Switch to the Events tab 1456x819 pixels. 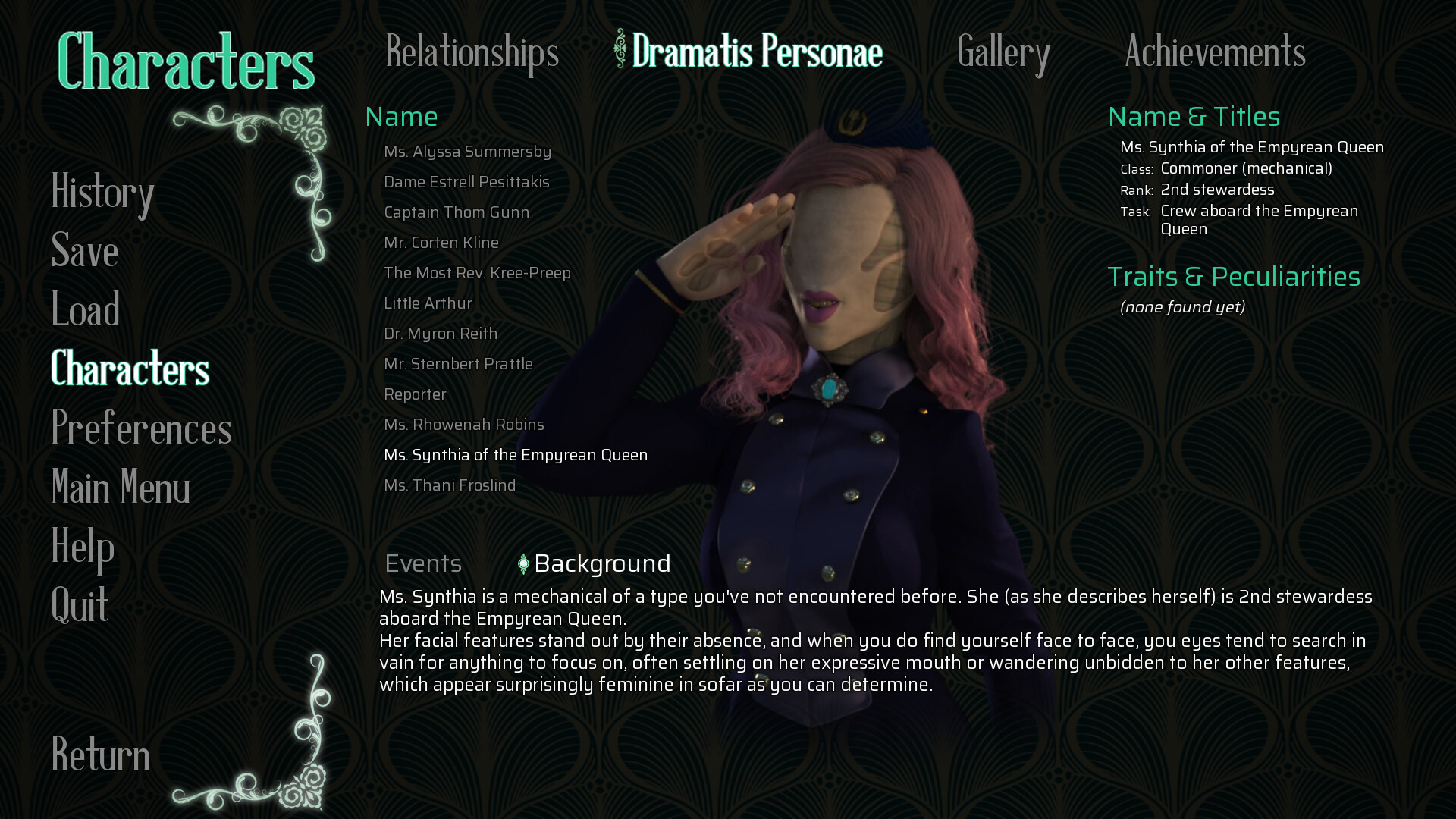[423, 563]
